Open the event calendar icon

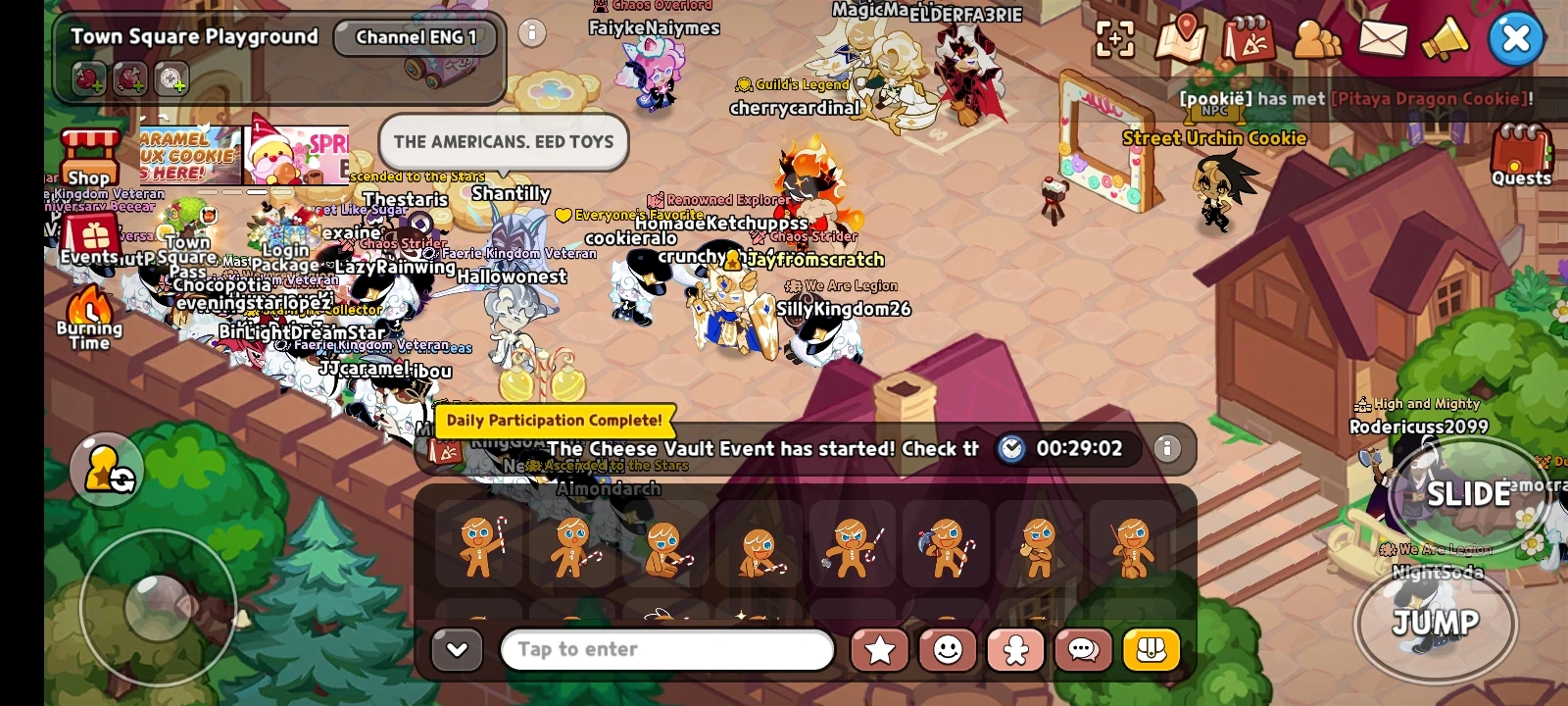pos(1249,39)
